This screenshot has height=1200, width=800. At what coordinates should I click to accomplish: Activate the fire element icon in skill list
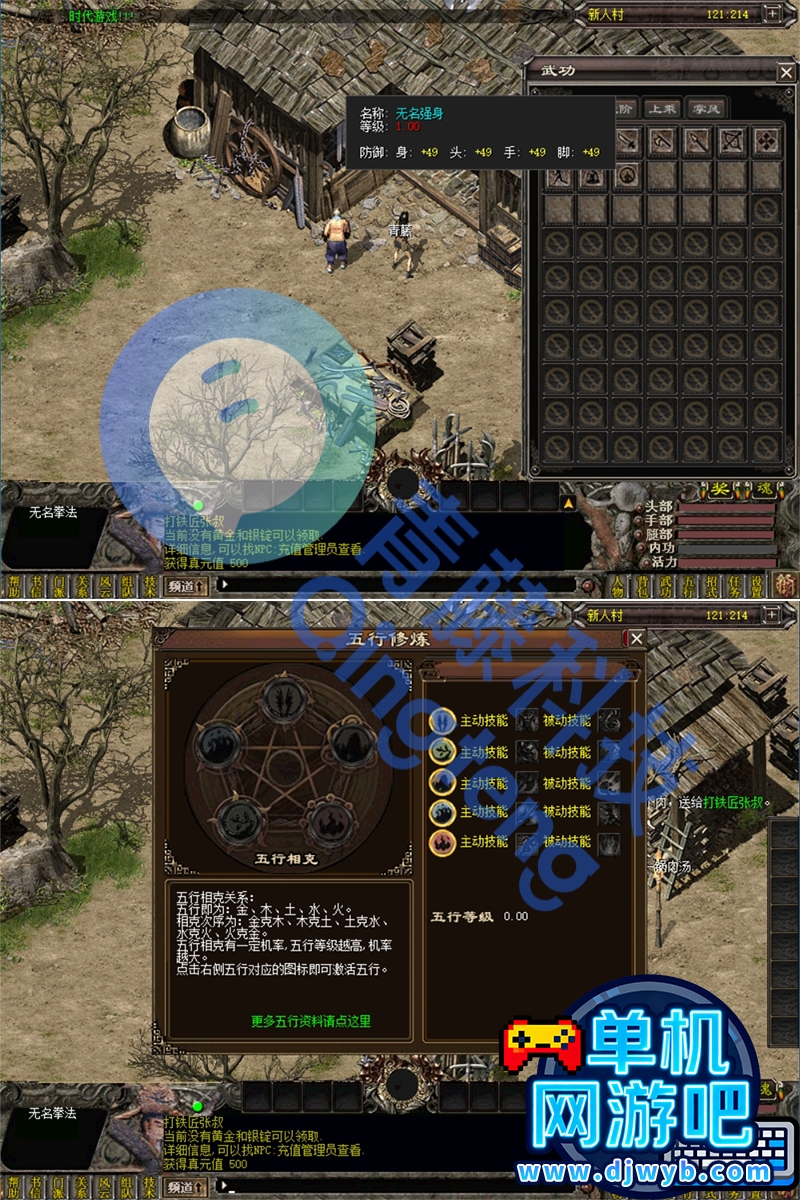pos(442,842)
